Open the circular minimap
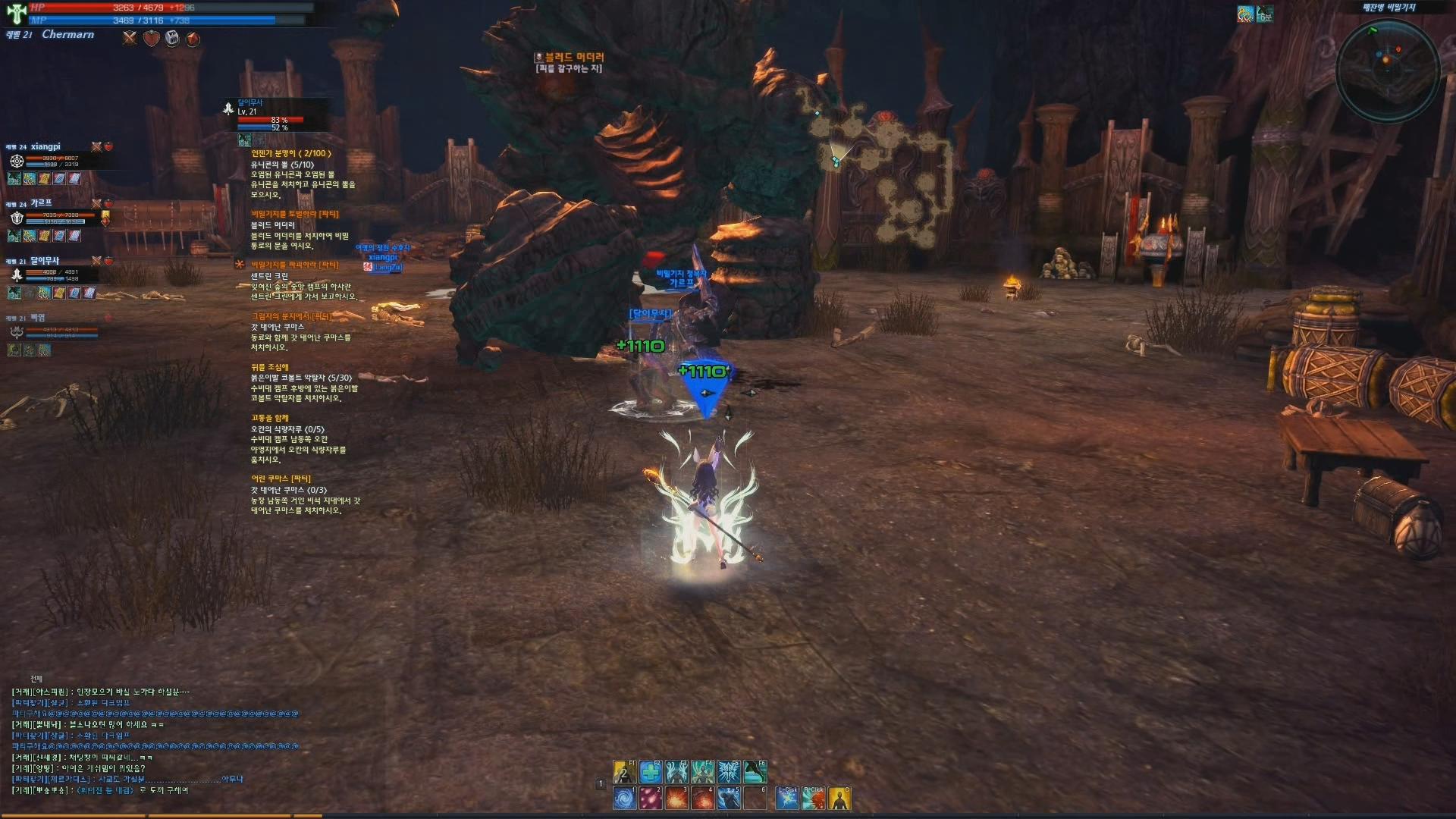Screen dimensions: 1456x819 (x=1387, y=71)
